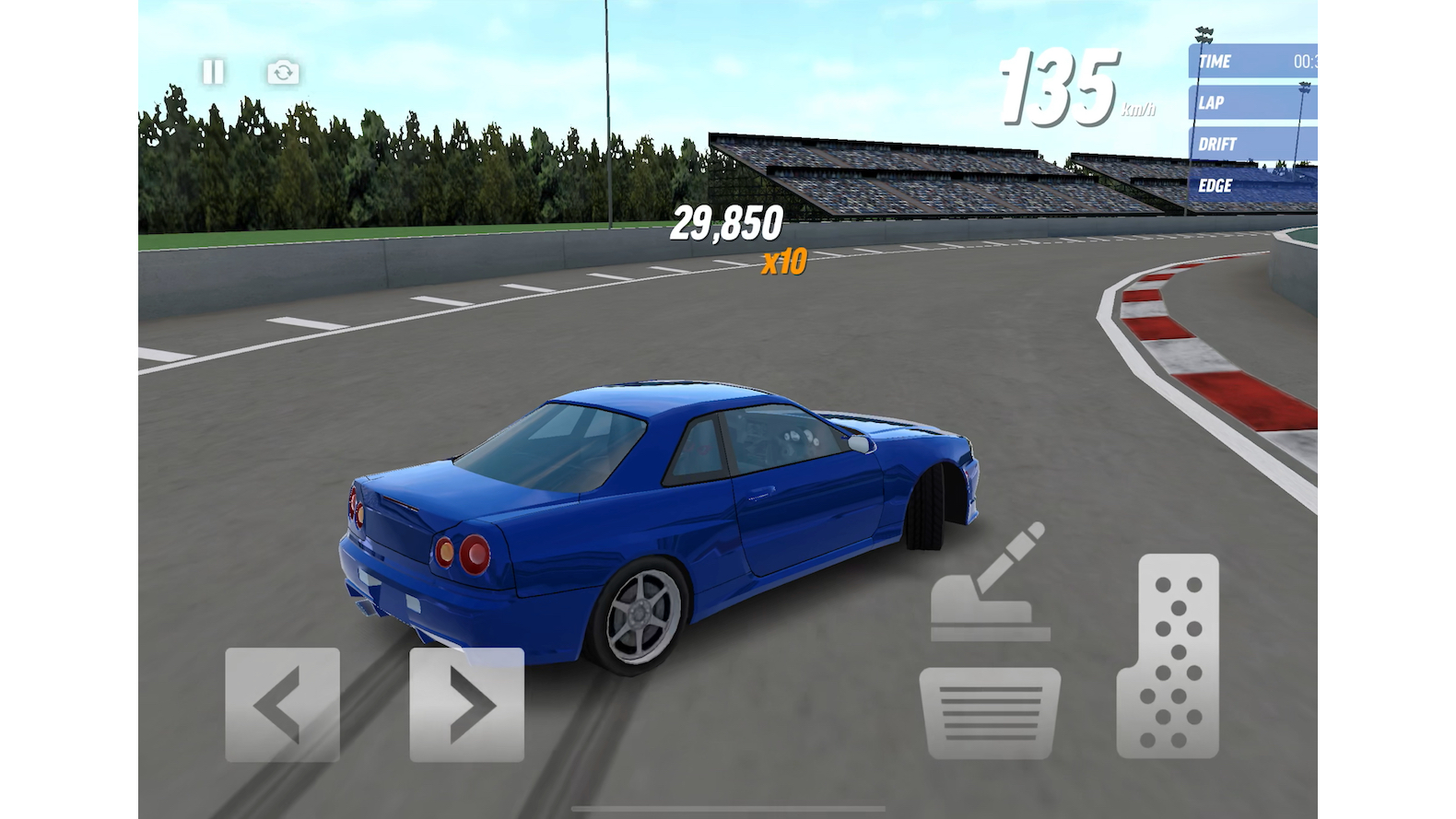Steer right with the right arrow
Screen dimensions: 1456x819
pyautogui.click(x=467, y=705)
